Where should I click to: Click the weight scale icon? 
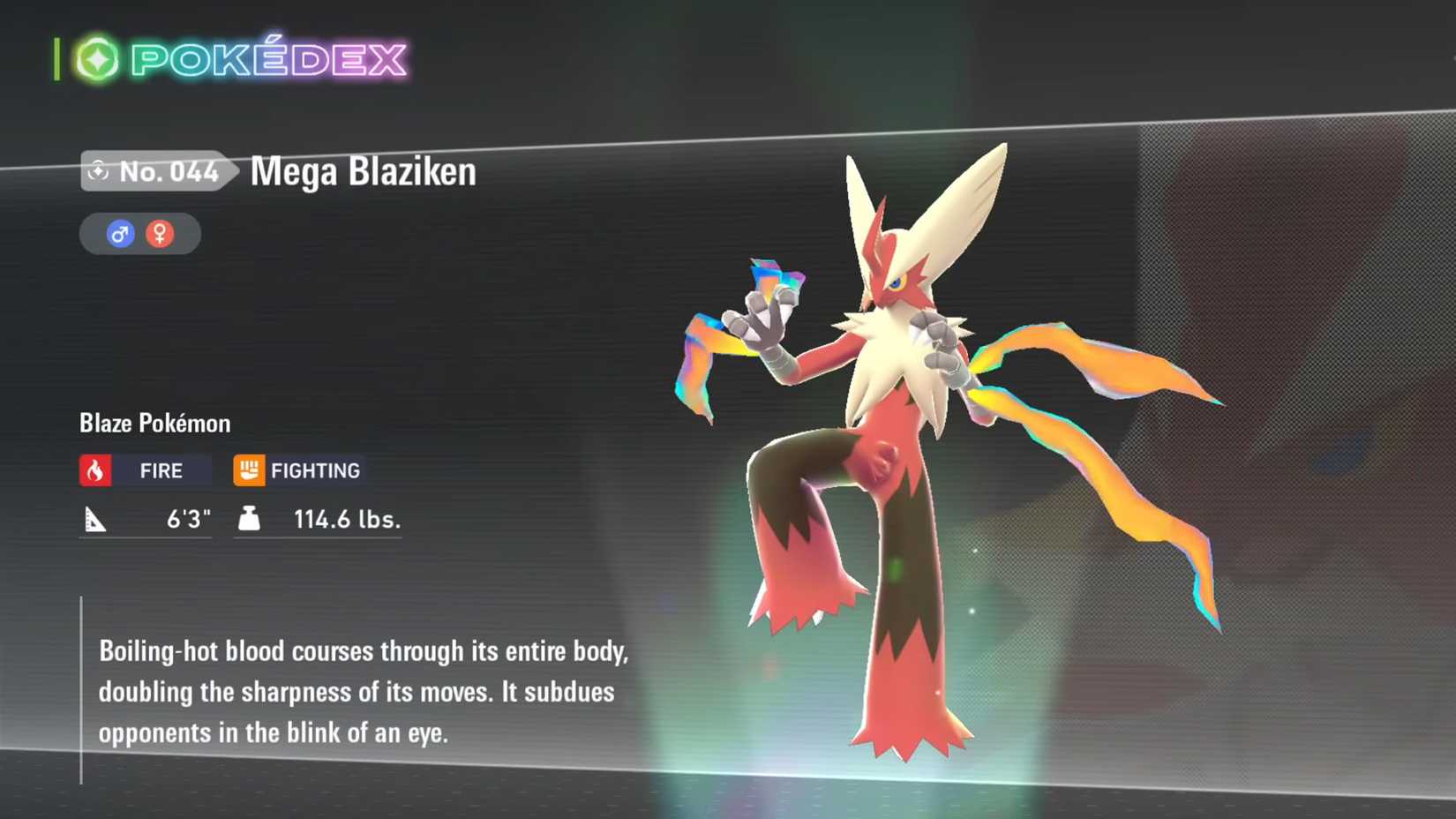point(250,519)
